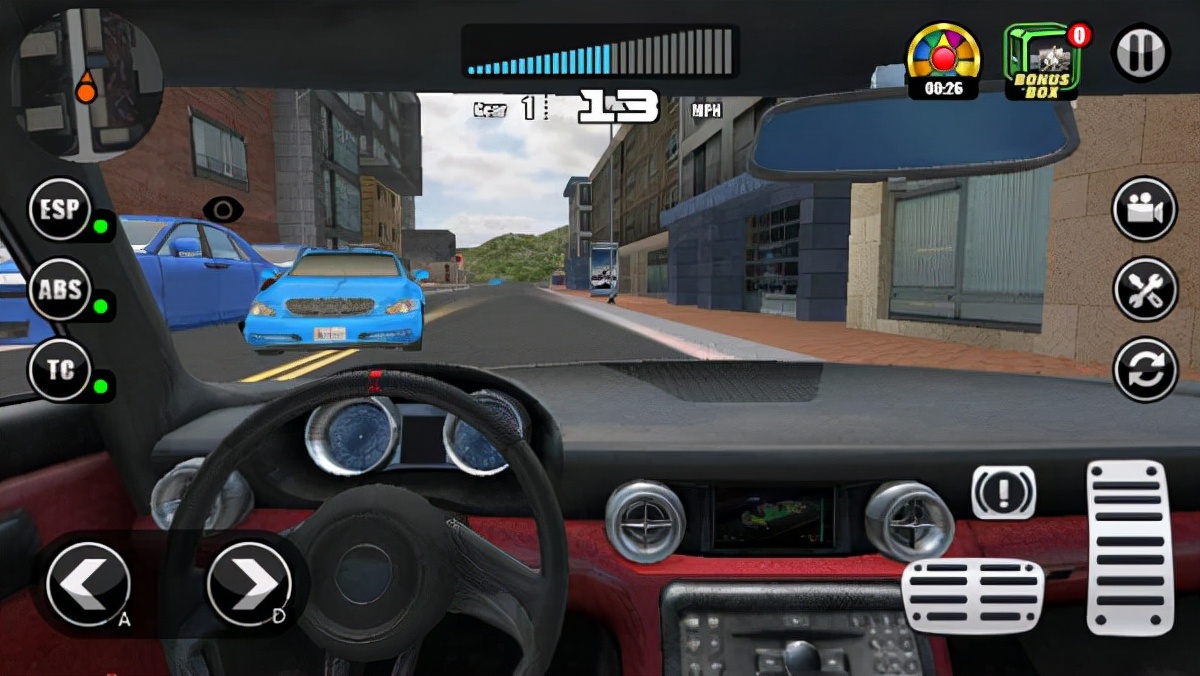
Task: Open the Bonus Box reward
Action: coord(1042,62)
